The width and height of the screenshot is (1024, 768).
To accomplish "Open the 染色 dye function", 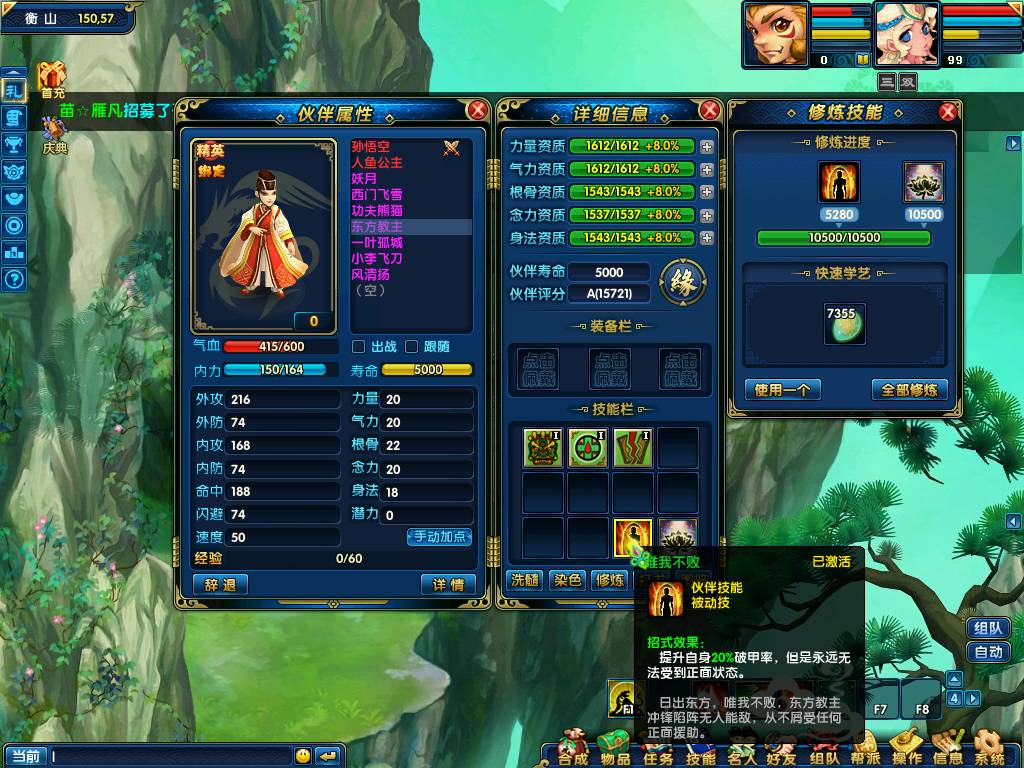I will pyautogui.click(x=568, y=580).
